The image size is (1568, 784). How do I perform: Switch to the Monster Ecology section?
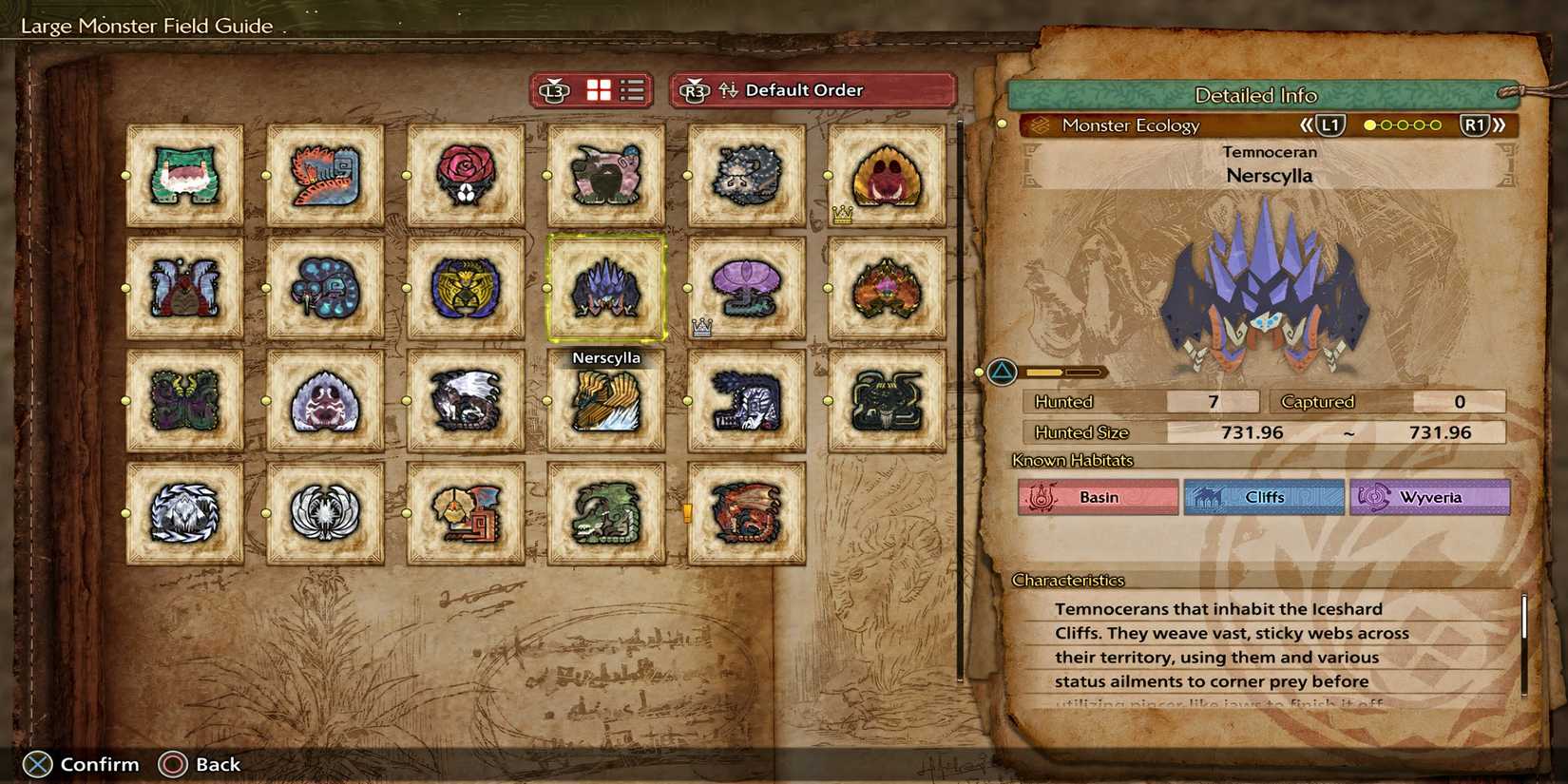(1133, 124)
